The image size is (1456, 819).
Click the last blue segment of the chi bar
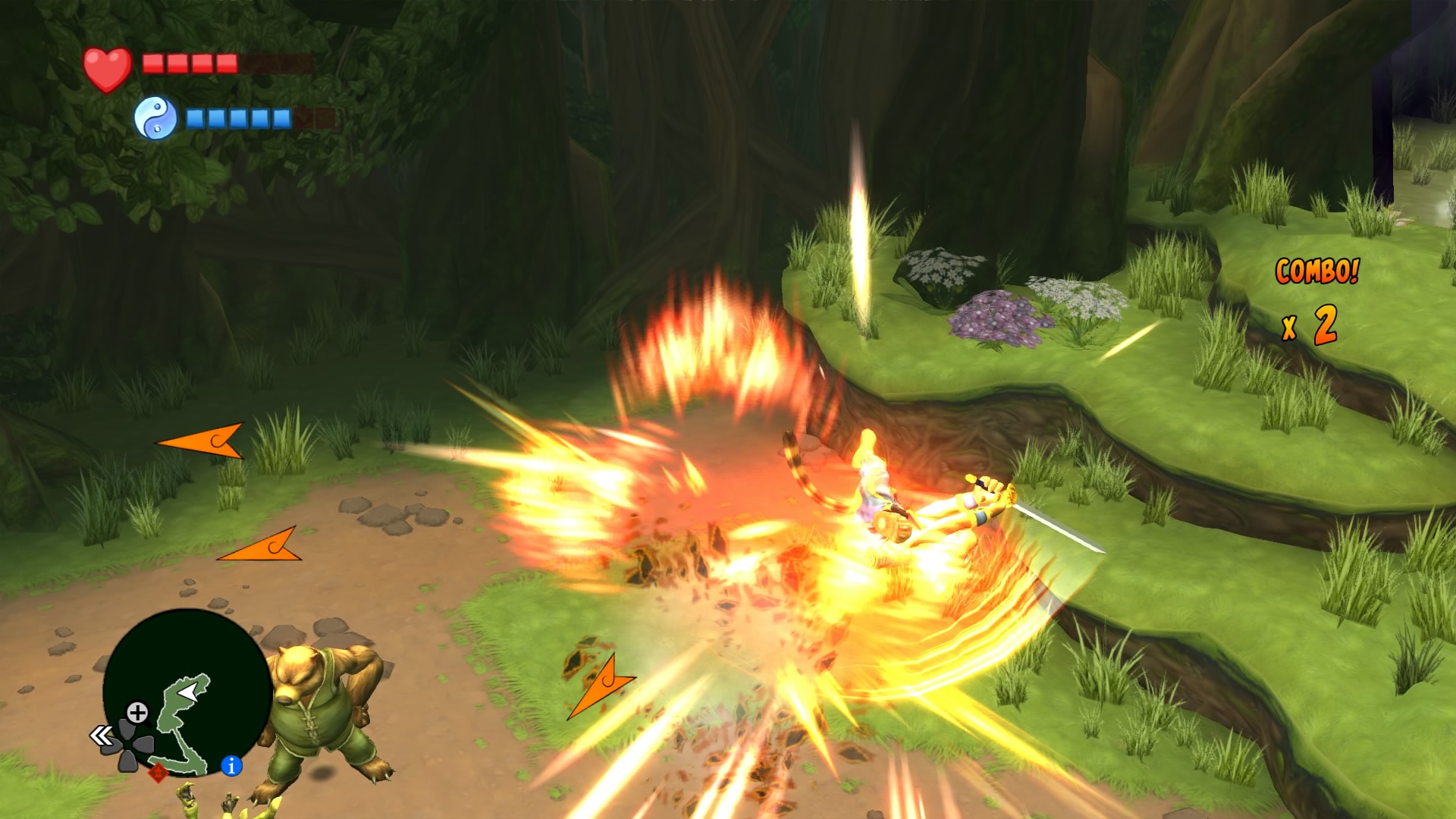[280, 118]
